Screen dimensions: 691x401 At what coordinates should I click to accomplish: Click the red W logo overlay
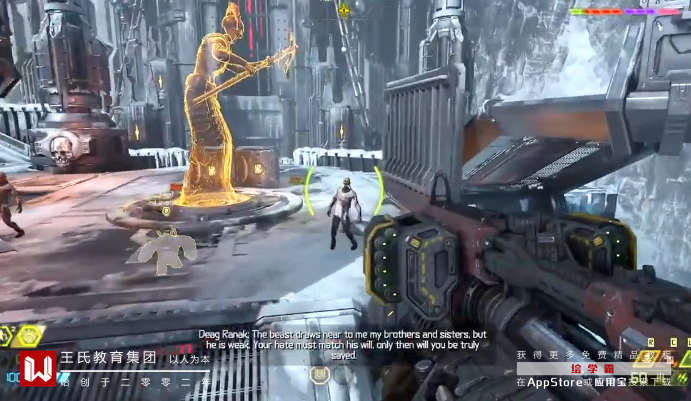pos(39,369)
